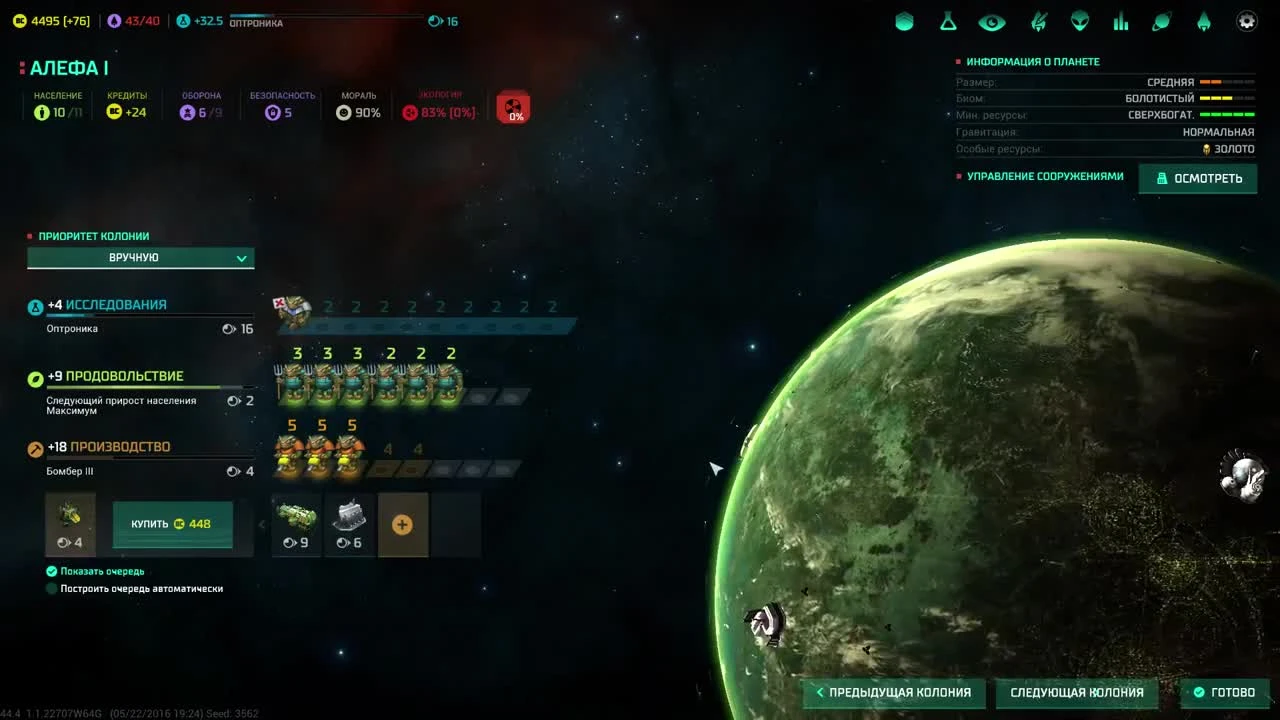This screenshot has width=1280, height=720.
Task: Open the statistics bar chart icon
Action: [x=1120, y=21]
